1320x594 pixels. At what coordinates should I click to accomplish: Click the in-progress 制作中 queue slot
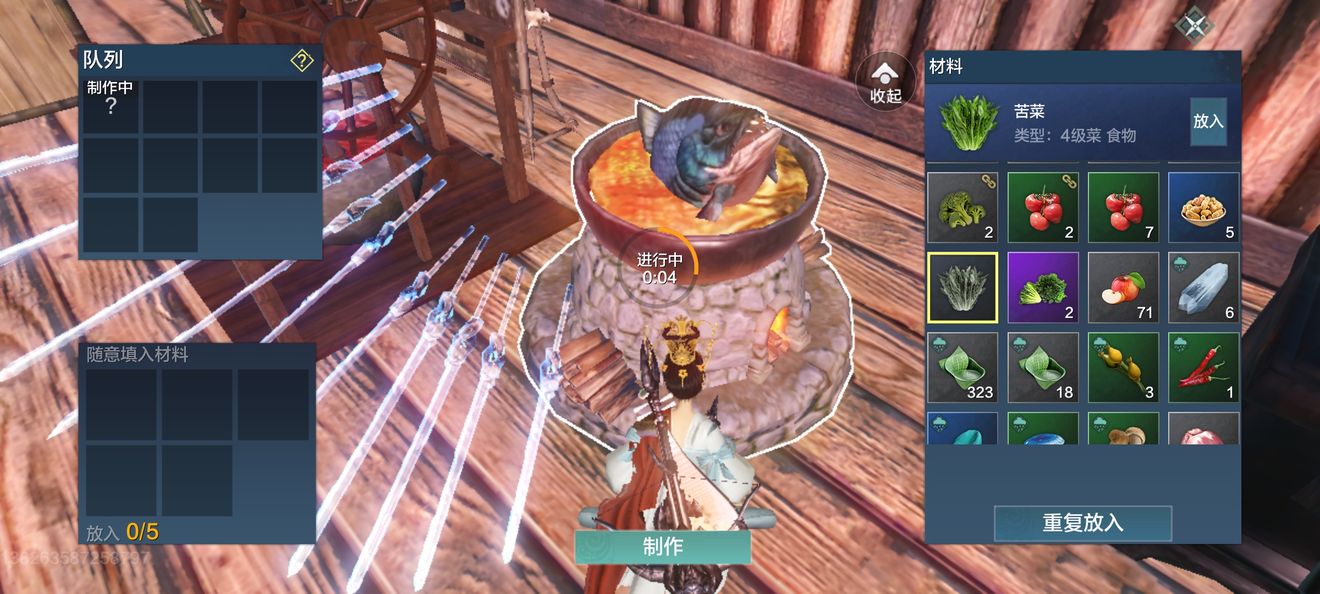pos(110,107)
